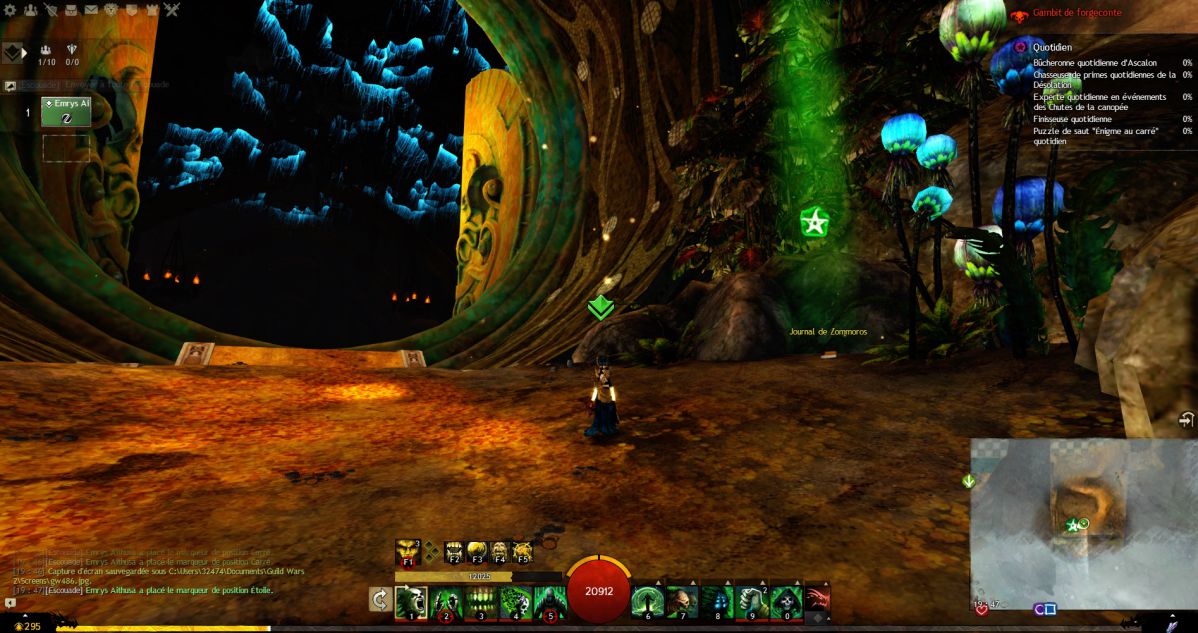Activate the F1 shroud skill
The height and width of the screenshot is (633, 1198).
pos(407,552)
